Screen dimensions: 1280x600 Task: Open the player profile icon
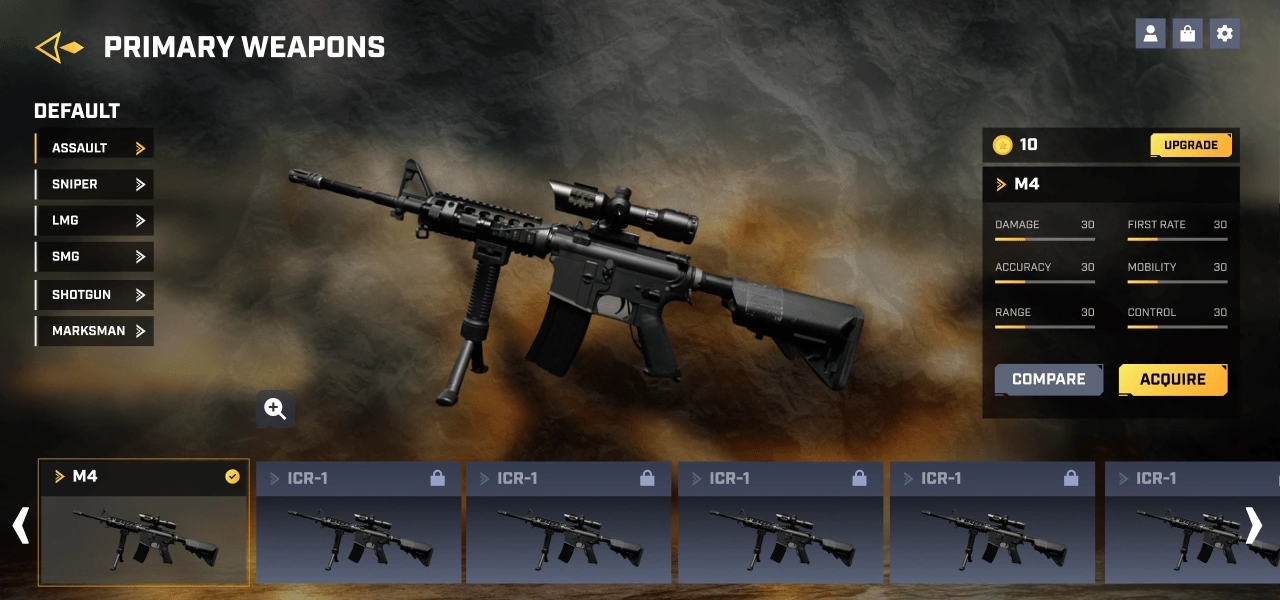(x=1150, y=34)
